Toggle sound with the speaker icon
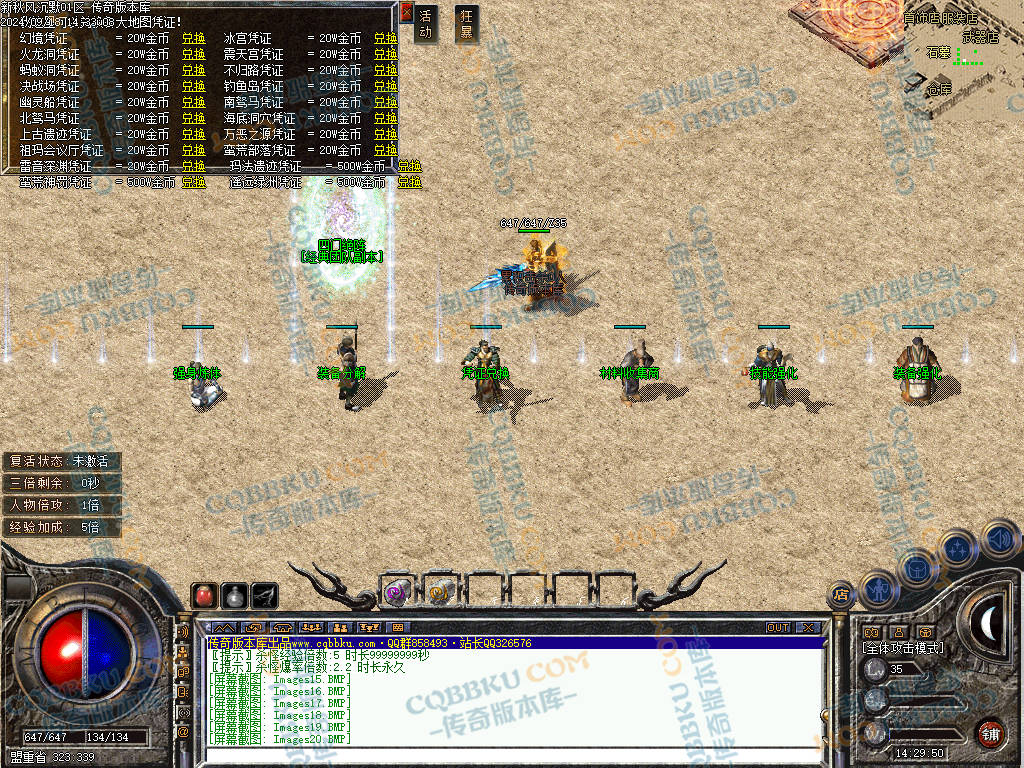The image size is (1024, 768). [x=998, y=537]
